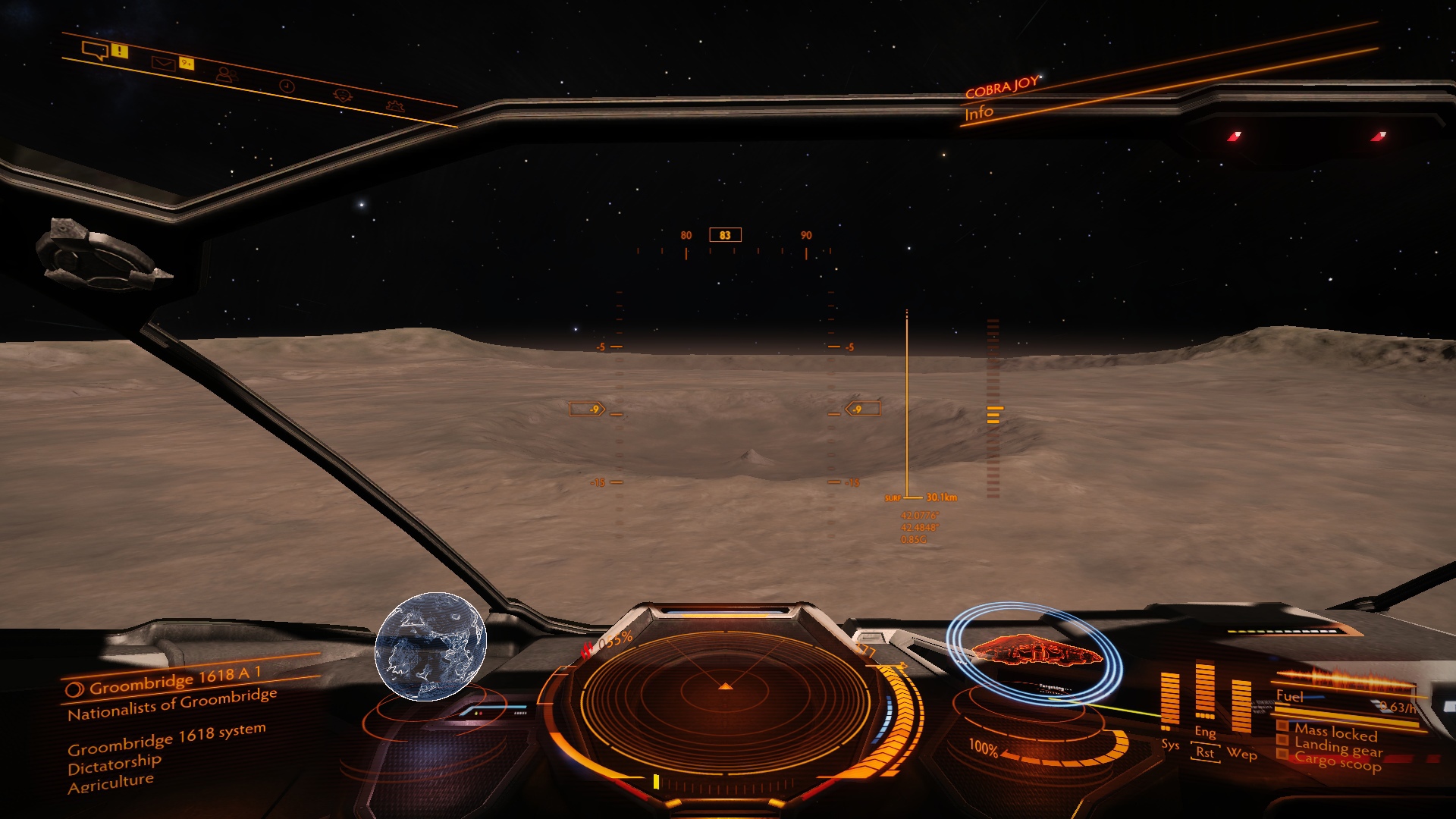This screenshot has width=1456, height=819.
Task: Select the Wep power distributor column
Action: coord(1241,705)
